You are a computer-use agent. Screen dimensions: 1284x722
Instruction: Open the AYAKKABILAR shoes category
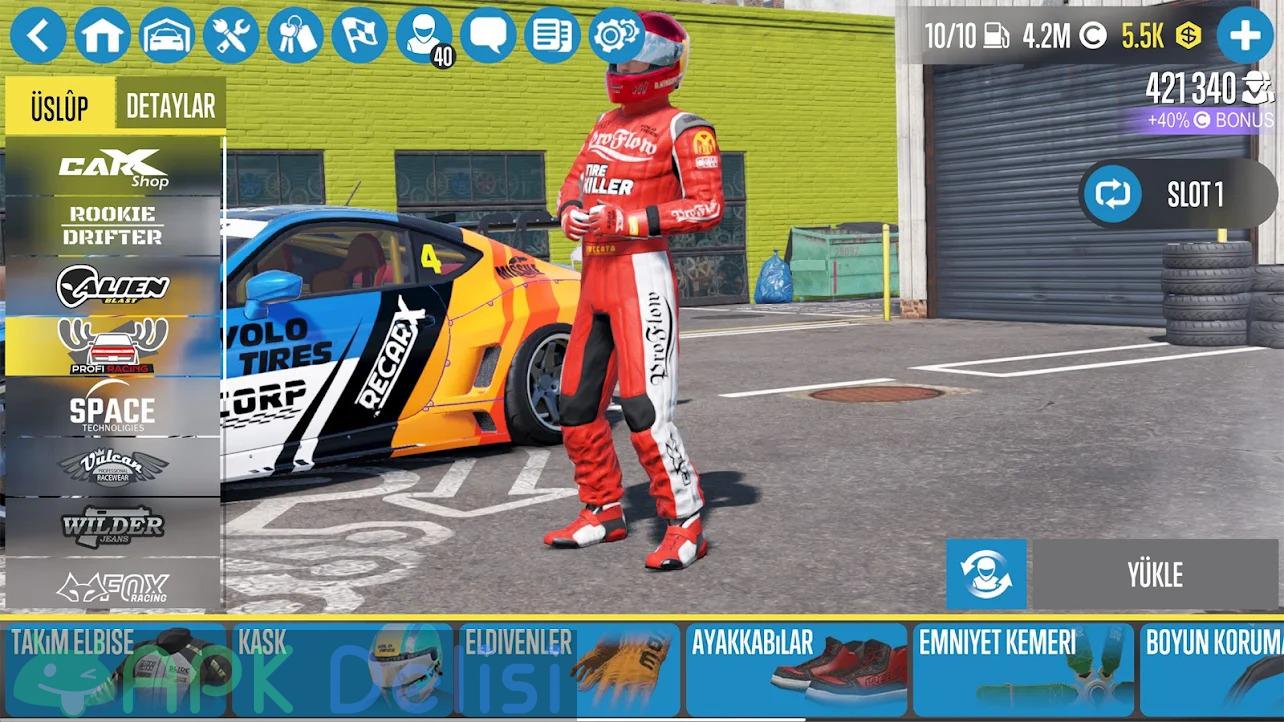[796, 669]
